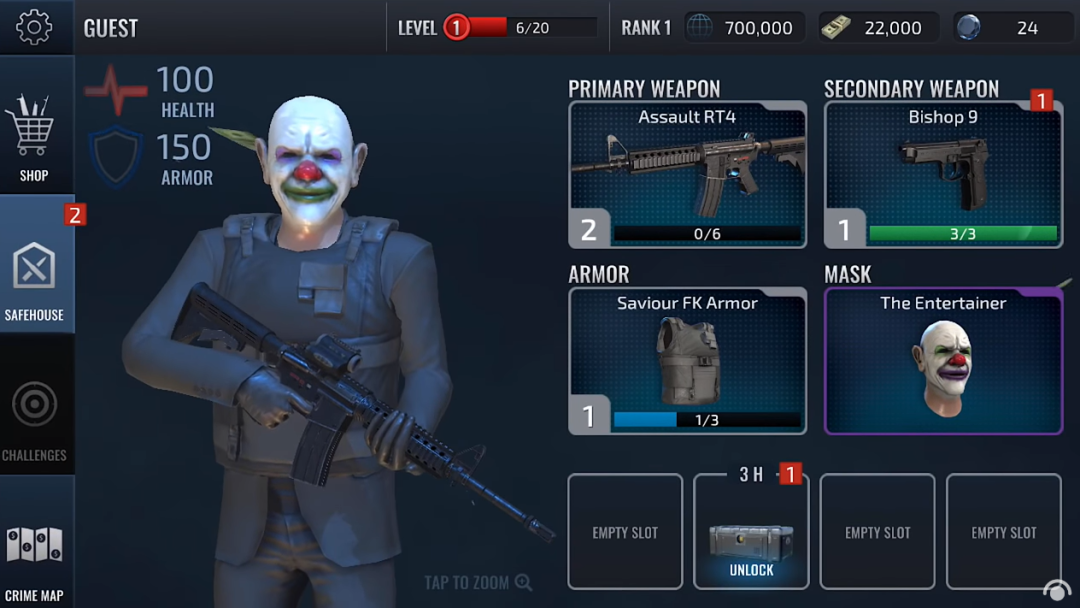This screenshot has width=1080, height=608.
Task: Open the Shop
Action: tap(35, 137)
